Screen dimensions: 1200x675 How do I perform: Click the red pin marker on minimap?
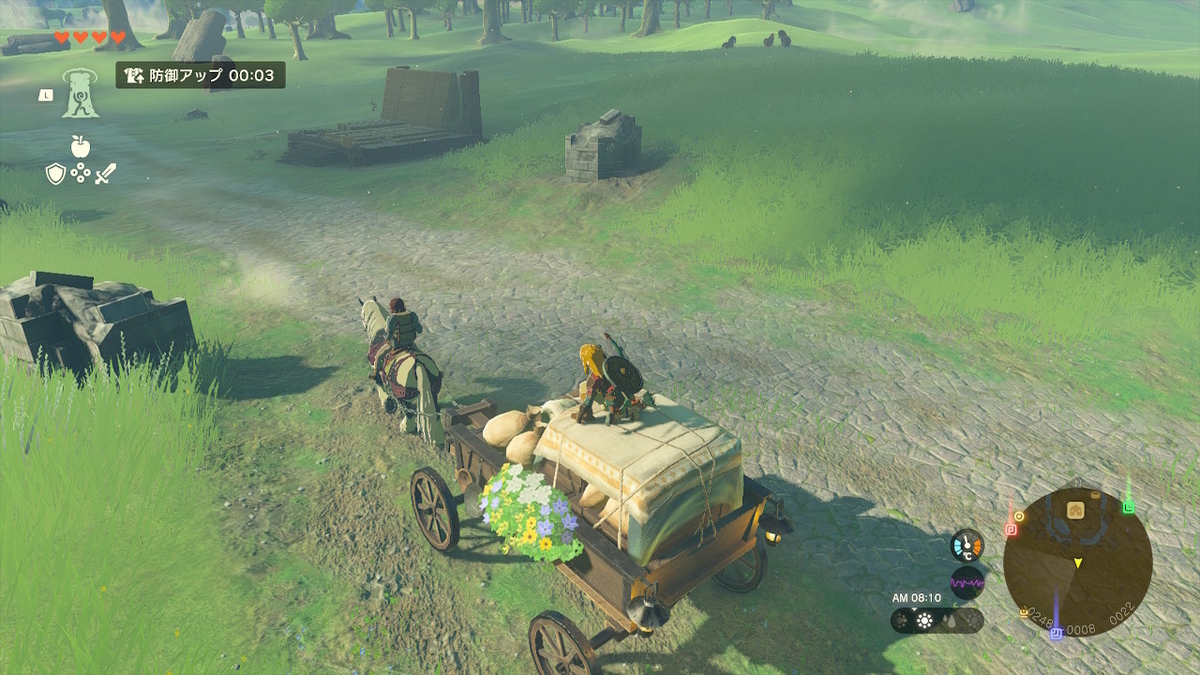click(x=1010, y=527)
